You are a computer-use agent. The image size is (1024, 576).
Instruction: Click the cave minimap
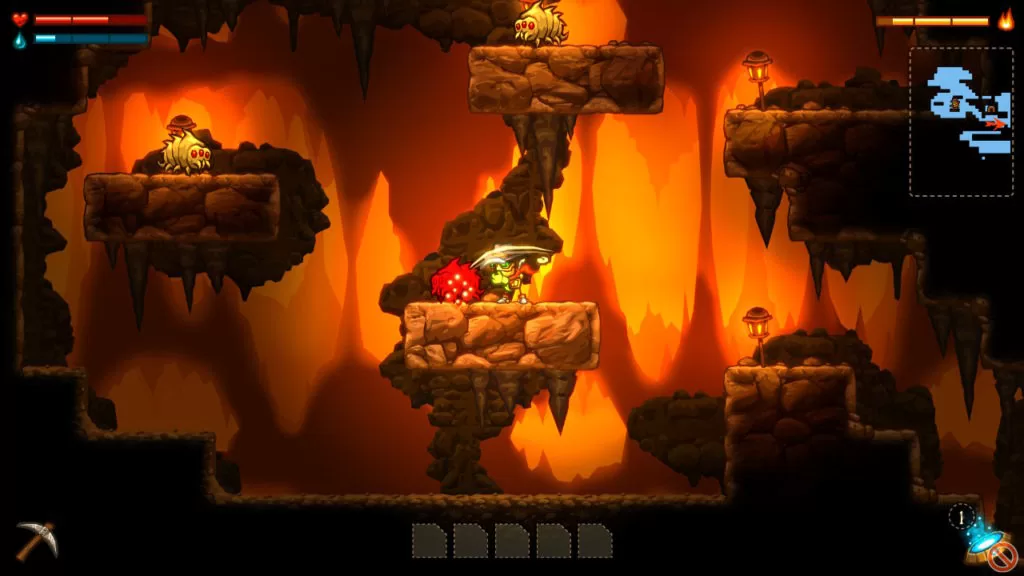tap(960, 121)
